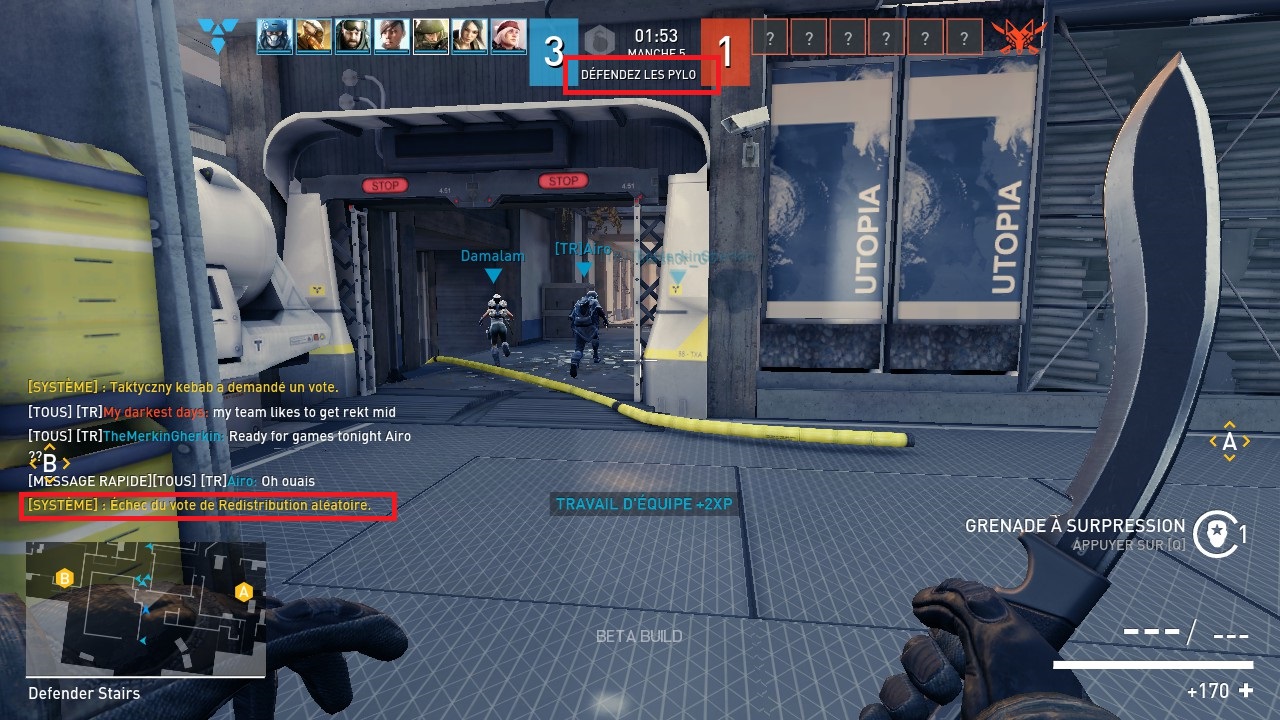Choose the bearded goggles teammate portrait
1280x720 pixels.
click(x=353, y=37)
